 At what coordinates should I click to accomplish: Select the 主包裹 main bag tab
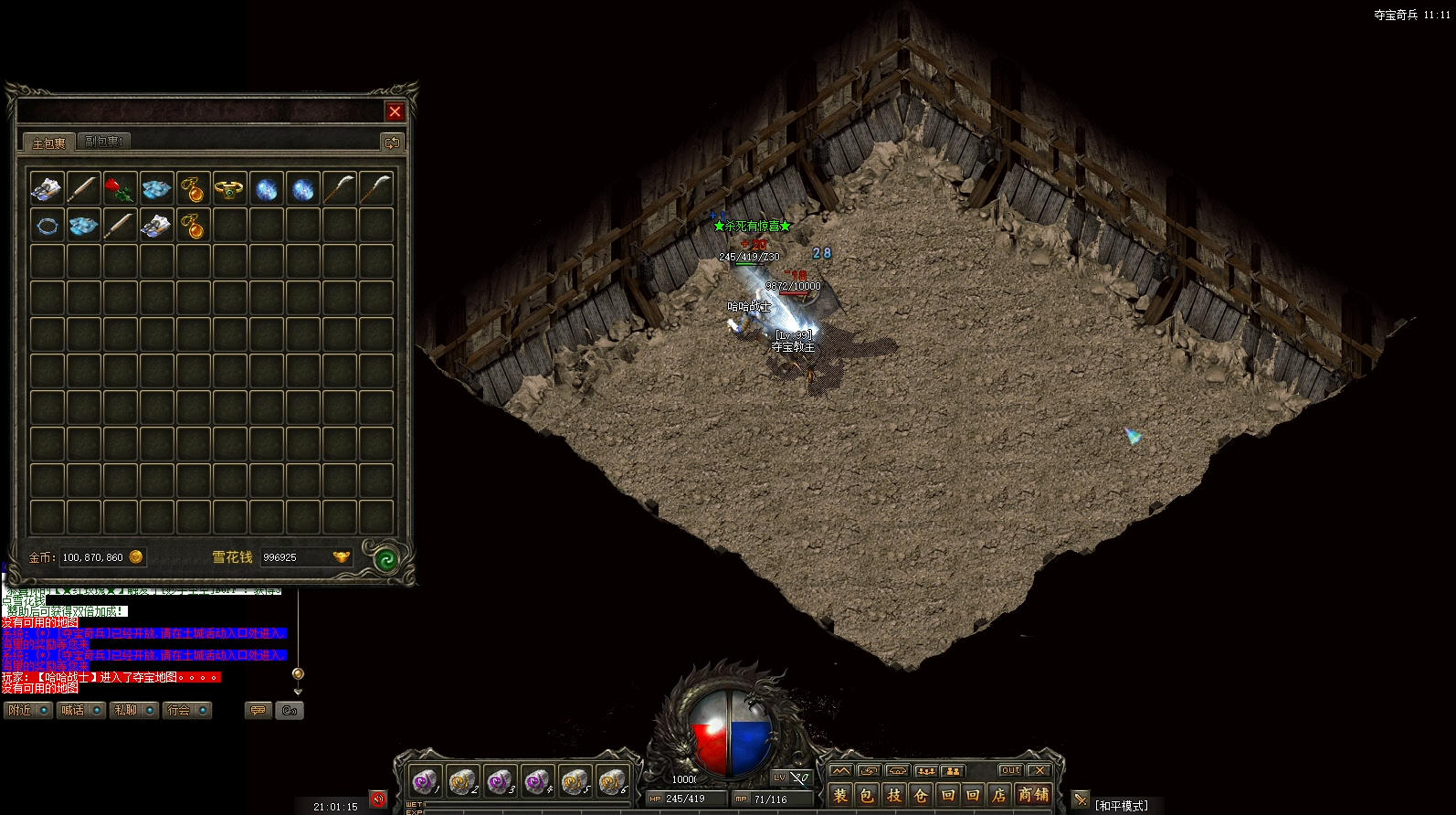pos(48,143)
